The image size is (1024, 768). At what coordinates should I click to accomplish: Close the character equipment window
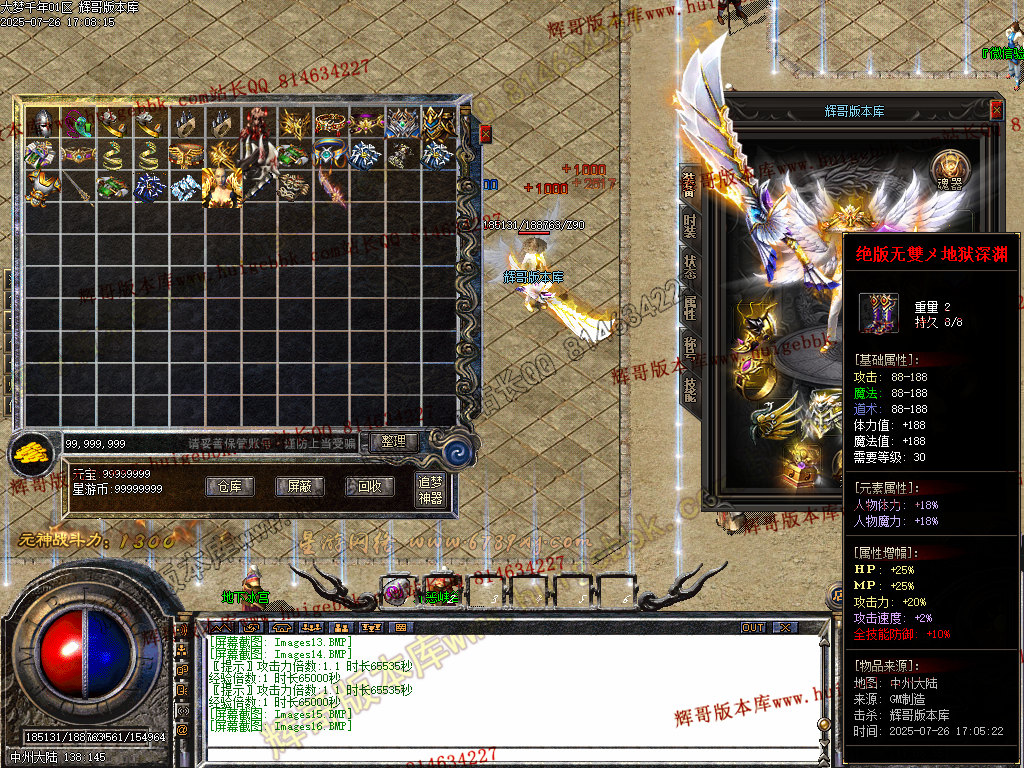996,110
